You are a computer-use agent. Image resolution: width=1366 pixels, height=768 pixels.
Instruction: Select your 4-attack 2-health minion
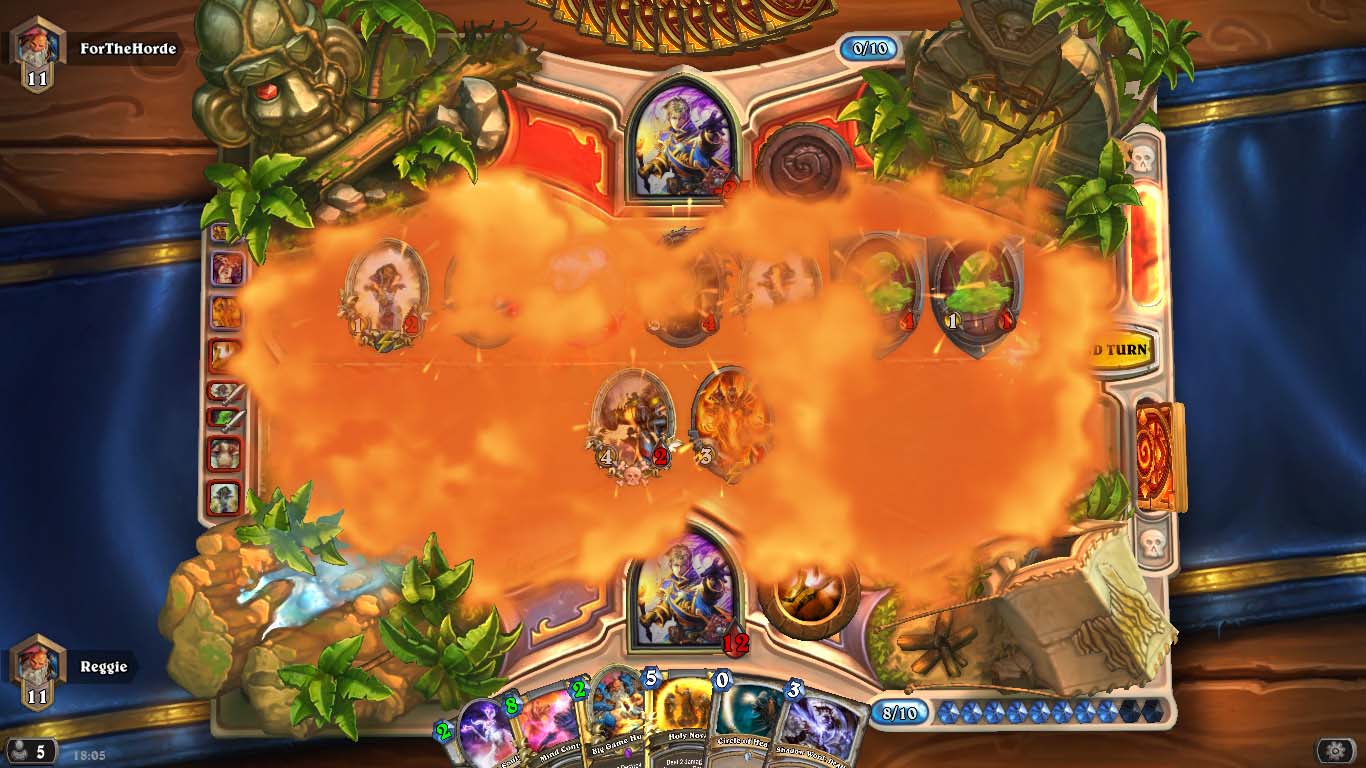(632, 422)
